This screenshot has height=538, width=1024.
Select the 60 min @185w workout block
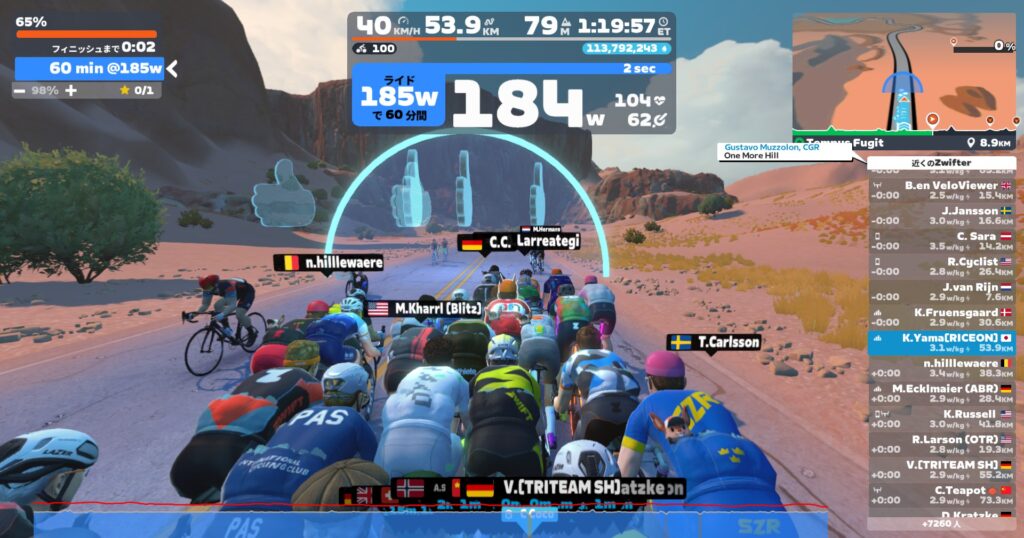click(x=89, y=68)
